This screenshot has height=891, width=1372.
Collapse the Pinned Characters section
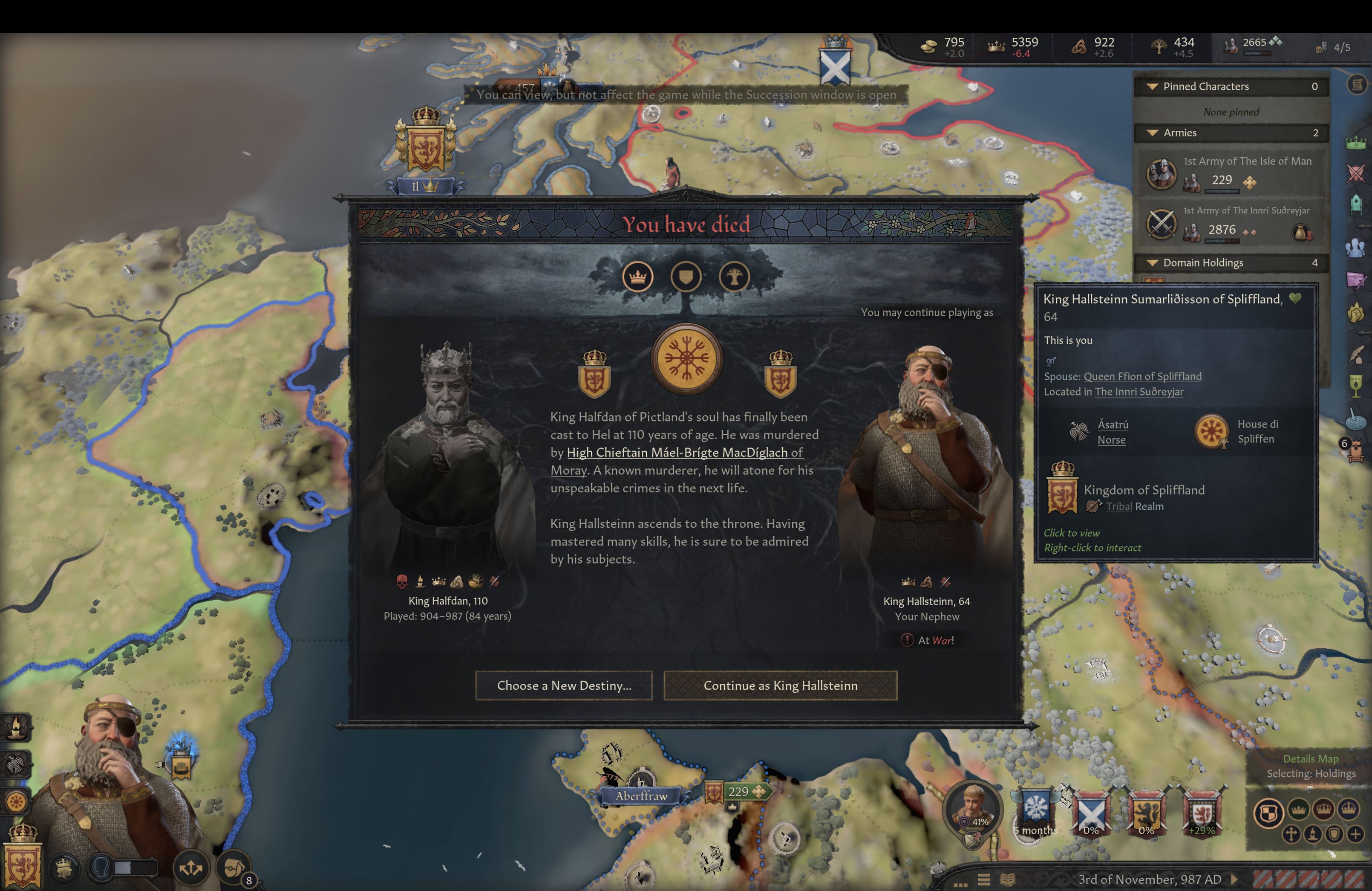(x=1152, y=87)
